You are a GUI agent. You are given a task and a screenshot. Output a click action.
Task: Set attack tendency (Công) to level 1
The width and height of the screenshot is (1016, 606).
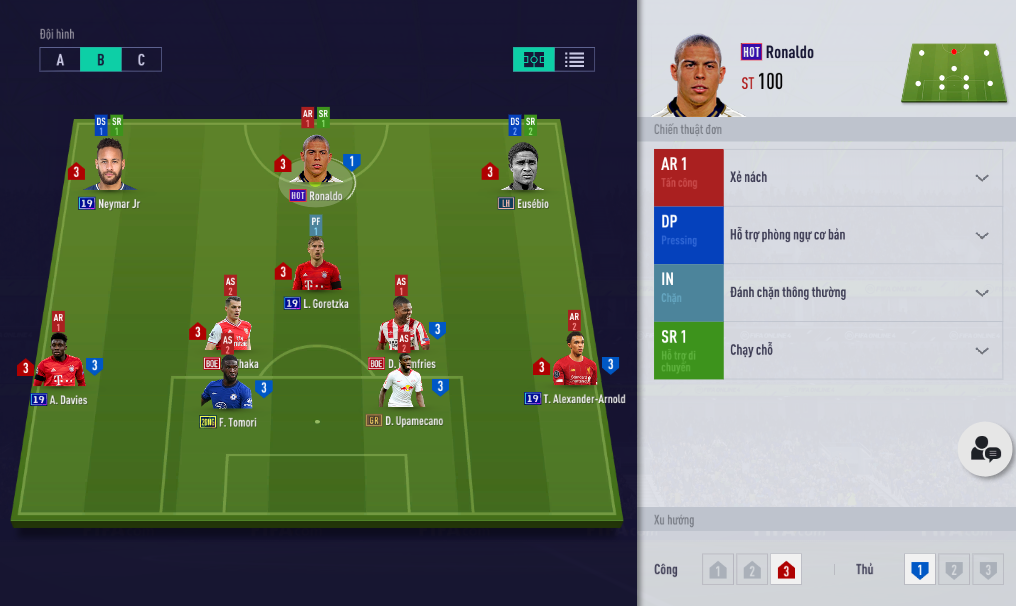click(x=717, y=570)
